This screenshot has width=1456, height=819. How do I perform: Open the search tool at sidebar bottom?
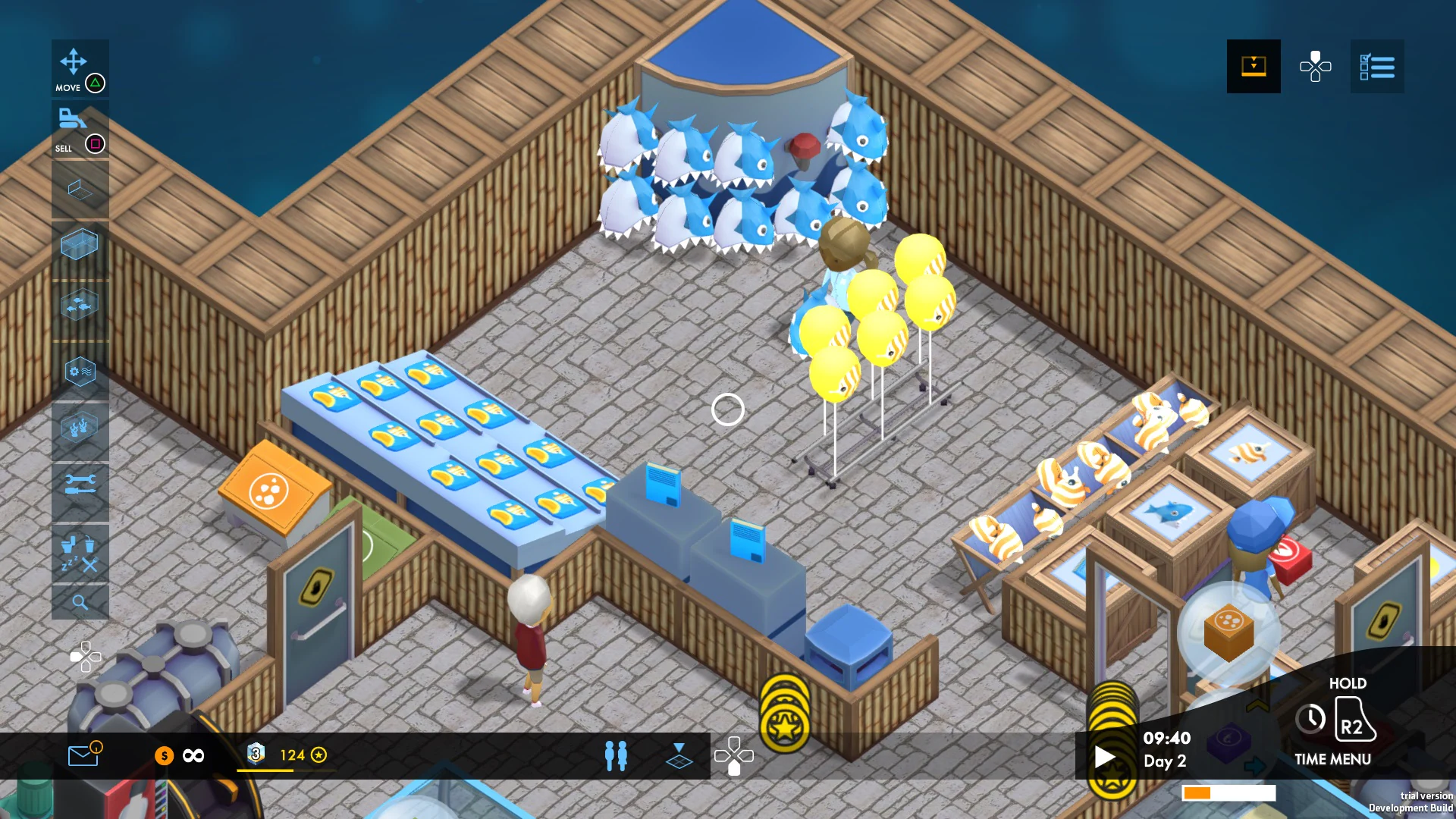pos(80,603)
